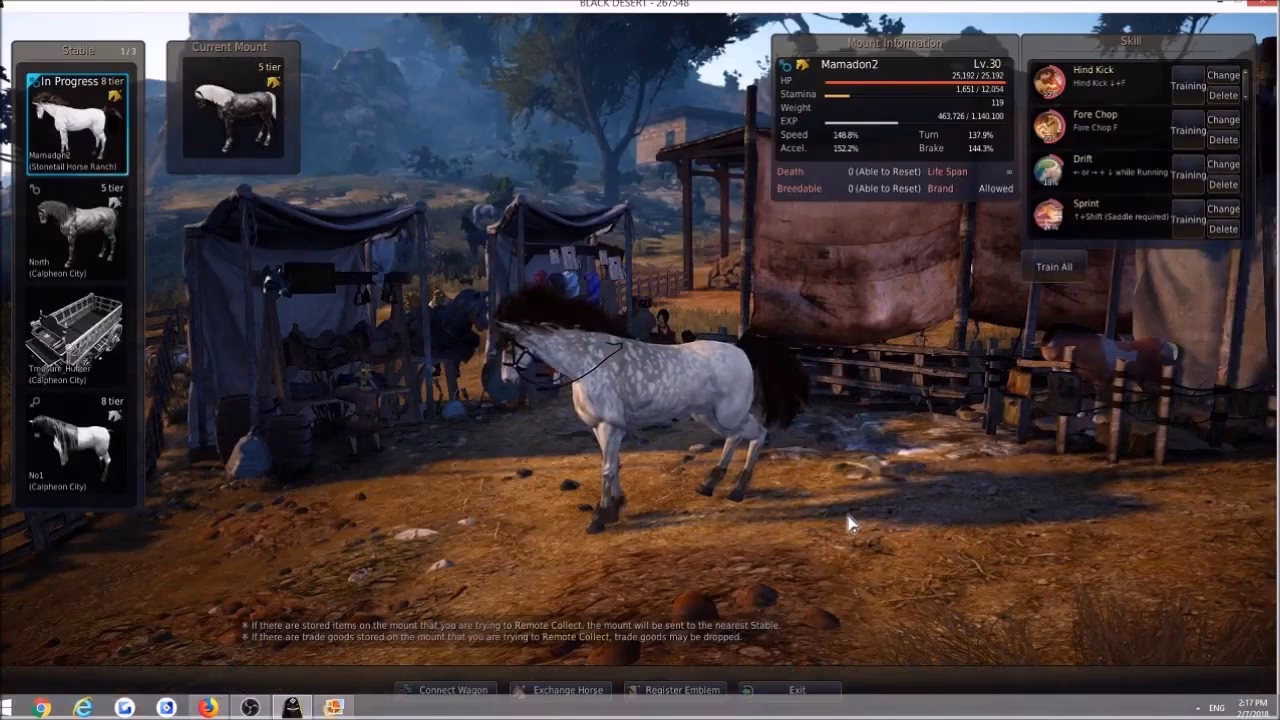The width and height of the screenshot is (1280, 720).
Task: Open the Drift skill icon
Action: 1049,172
